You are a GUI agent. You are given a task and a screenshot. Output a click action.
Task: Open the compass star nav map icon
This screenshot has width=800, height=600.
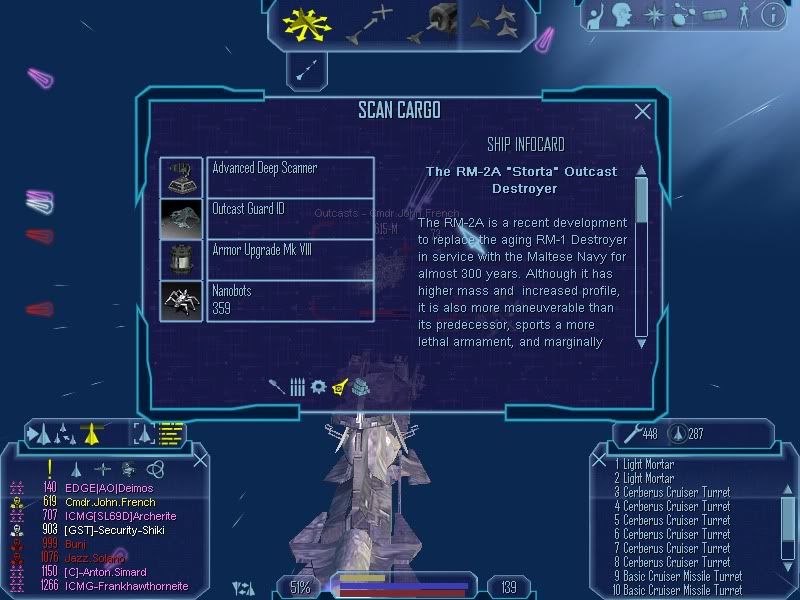point(654,15)
